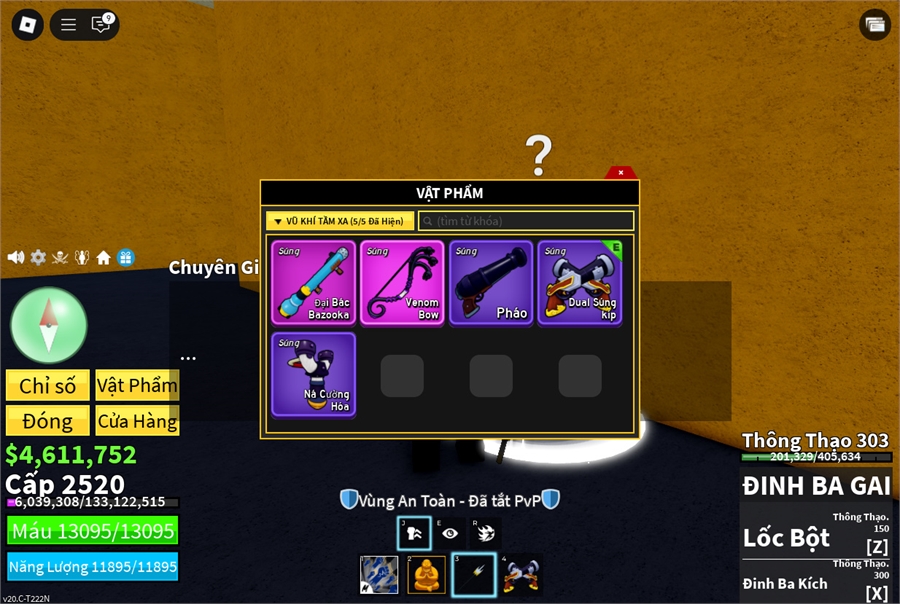Select the equipped Dual Súng Kíp item
The width and height of the screenshot is (900, 604).
pos(580,282)
